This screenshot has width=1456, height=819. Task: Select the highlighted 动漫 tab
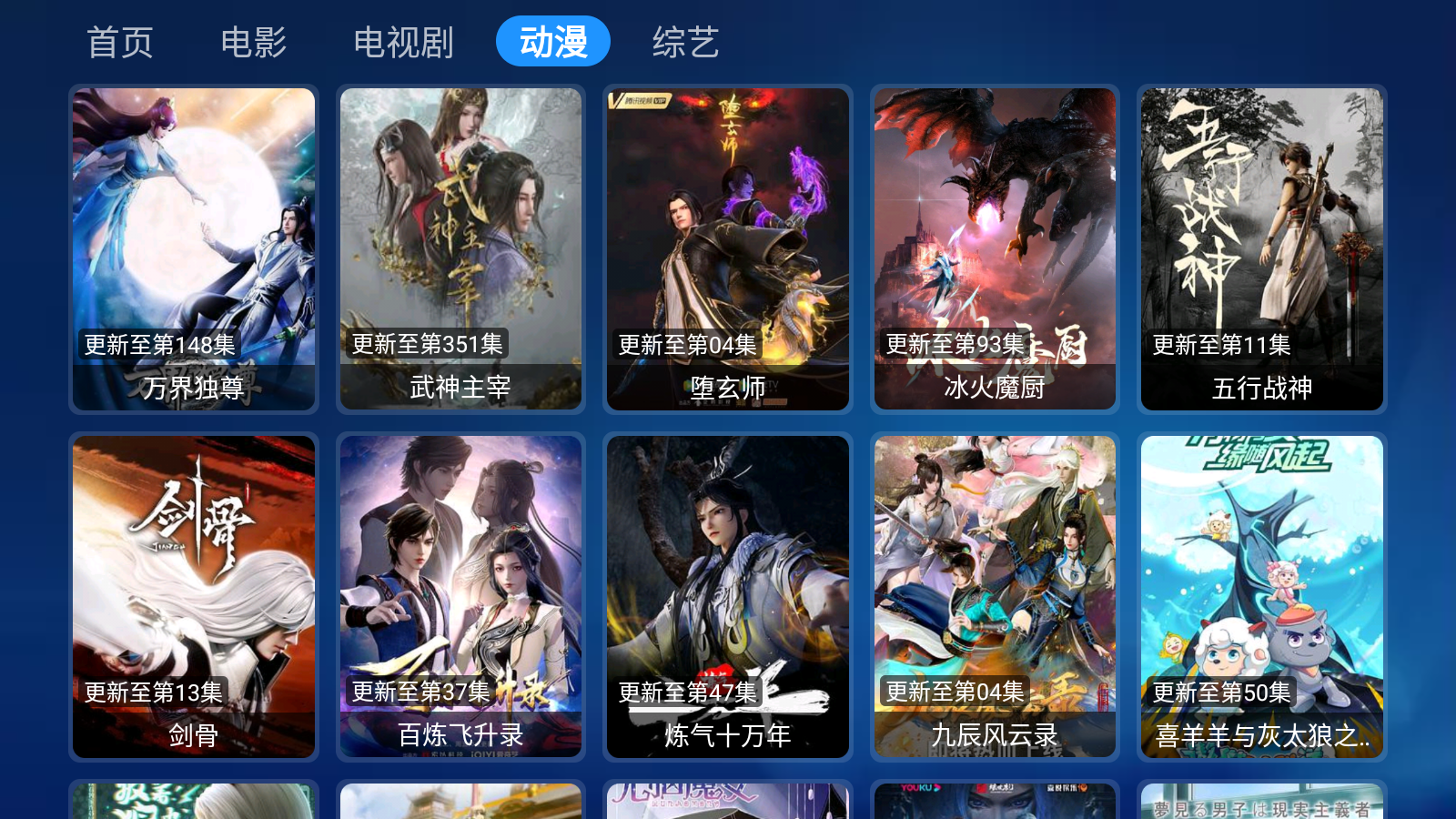[552, 40]
